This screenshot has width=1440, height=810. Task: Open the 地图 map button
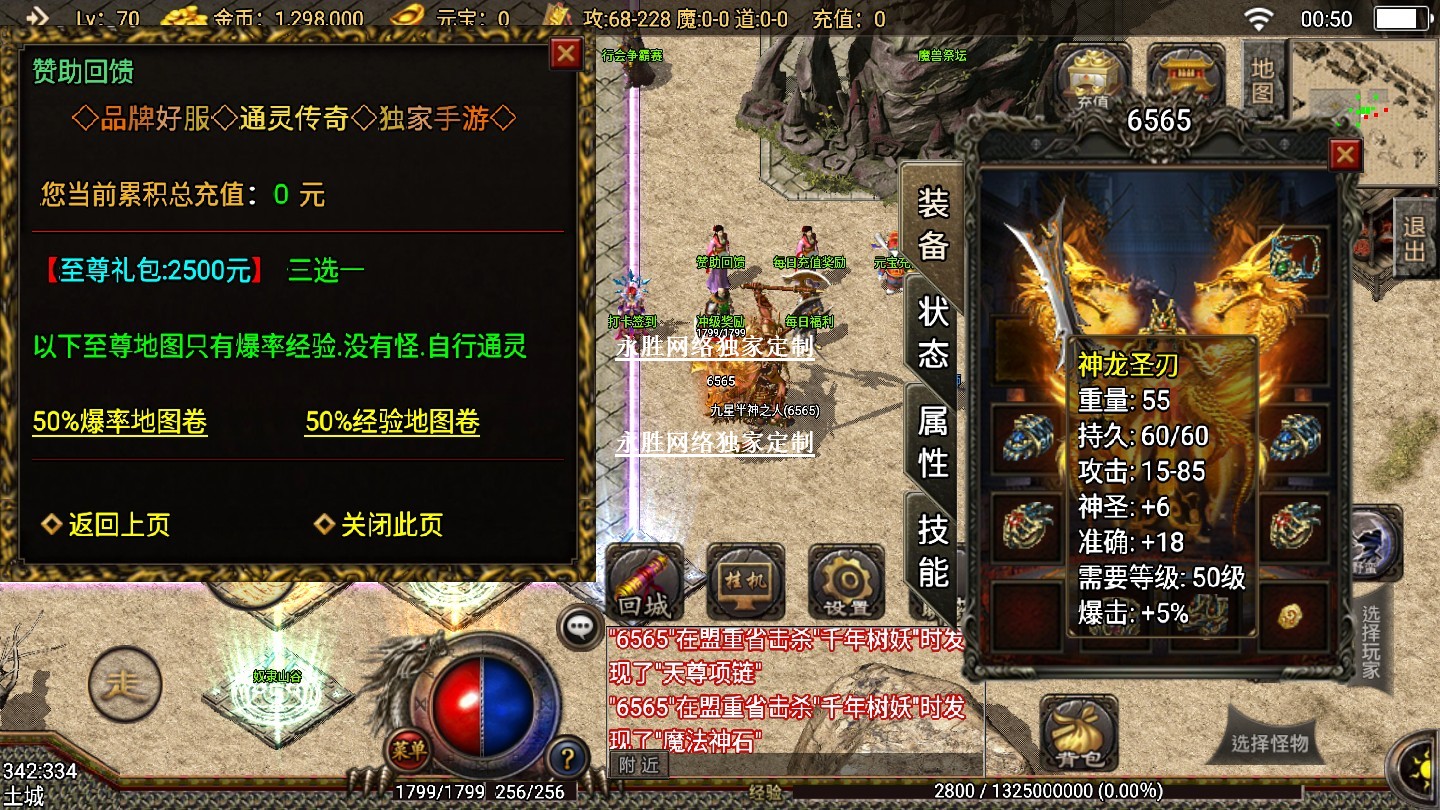click(x=1263, y=80)
